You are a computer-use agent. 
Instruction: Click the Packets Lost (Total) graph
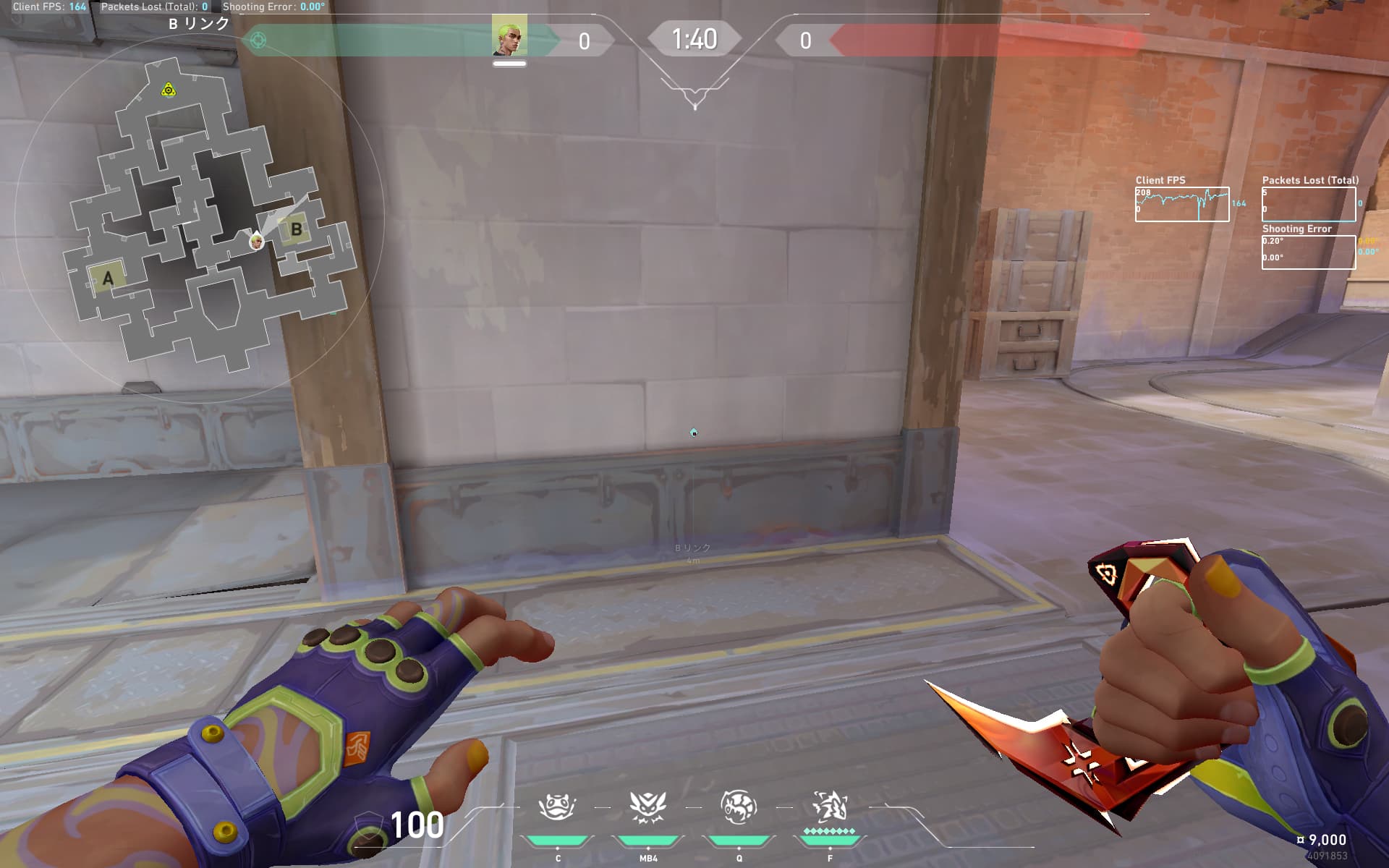pos(1309,204)
